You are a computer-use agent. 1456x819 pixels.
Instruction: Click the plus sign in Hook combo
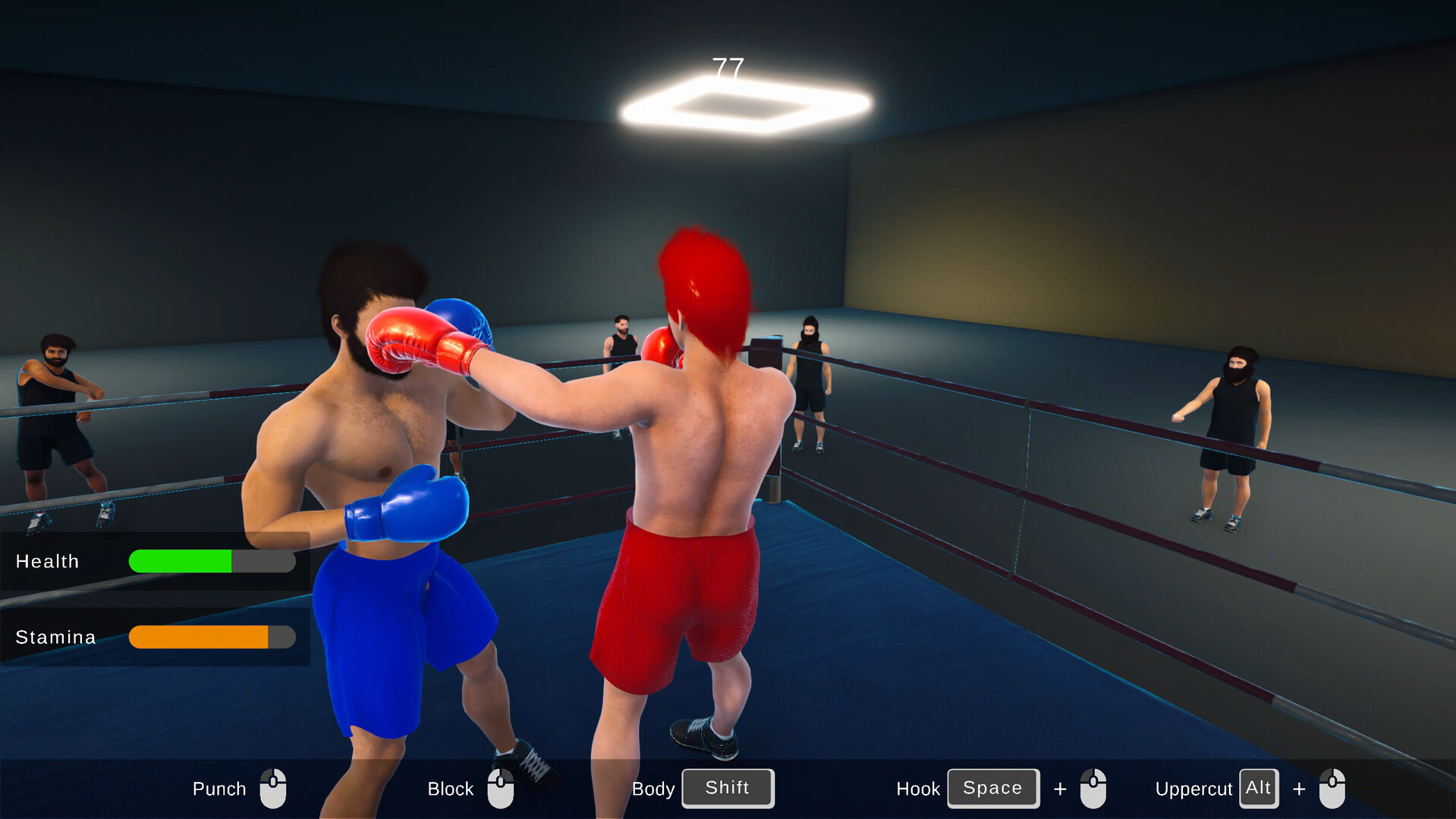coord(1060,788)
